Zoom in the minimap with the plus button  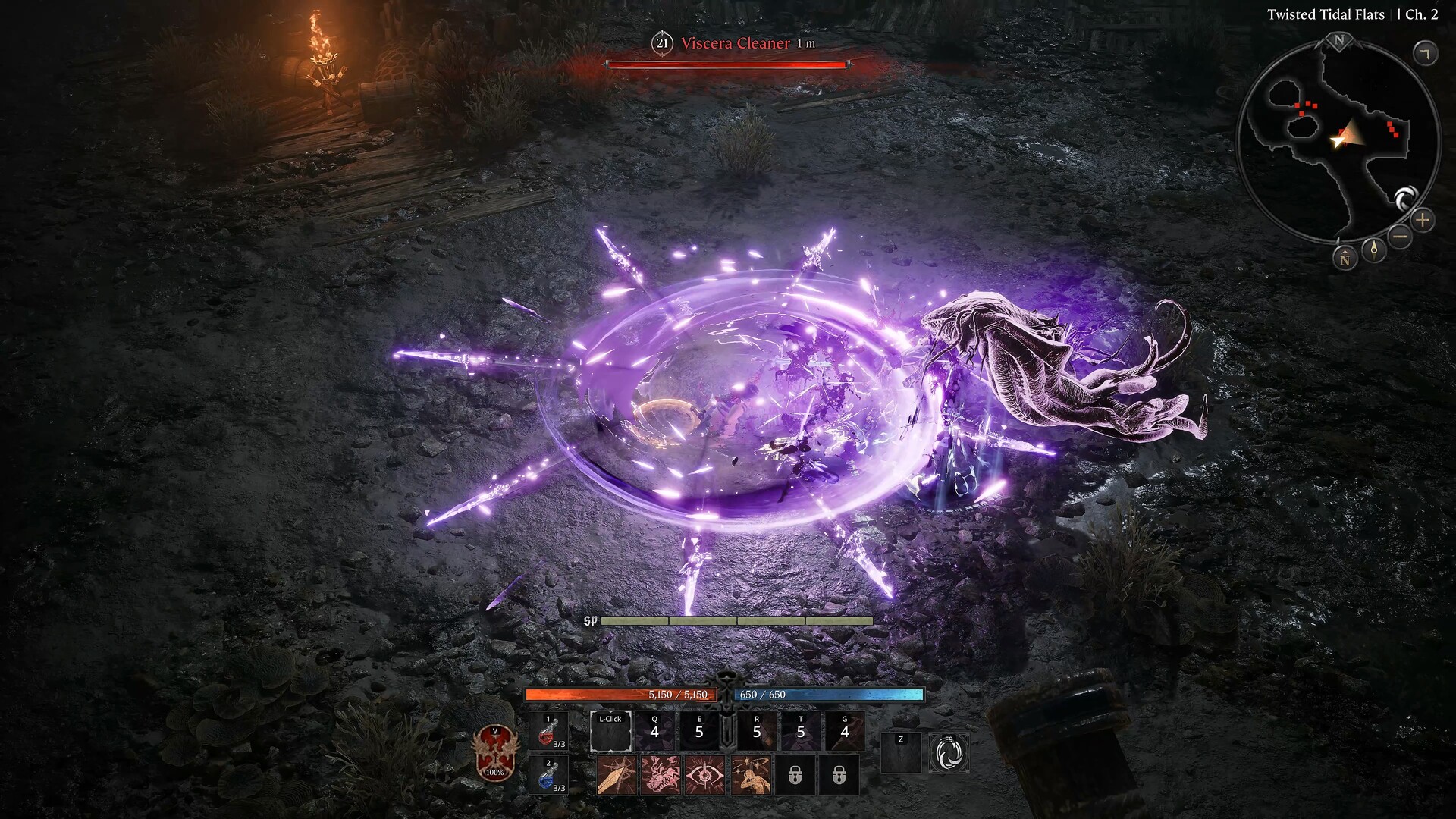1423,220
